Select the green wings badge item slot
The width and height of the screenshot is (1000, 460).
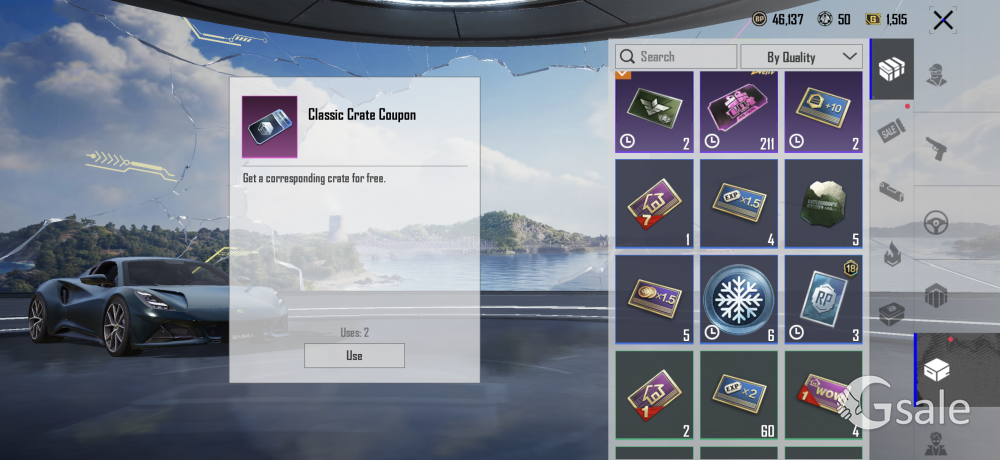pos(654,112)
